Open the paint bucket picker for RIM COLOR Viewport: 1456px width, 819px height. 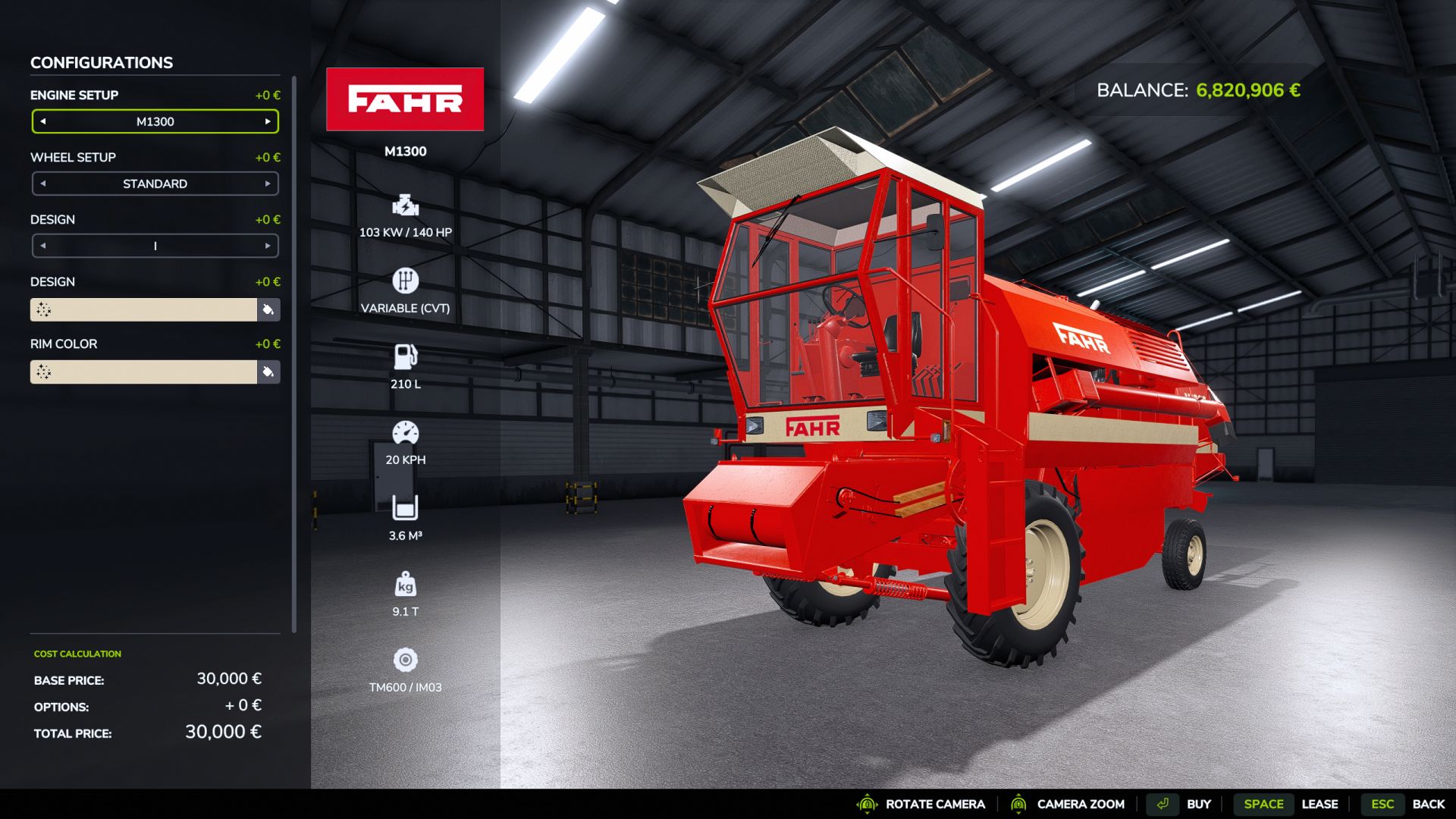267,372
